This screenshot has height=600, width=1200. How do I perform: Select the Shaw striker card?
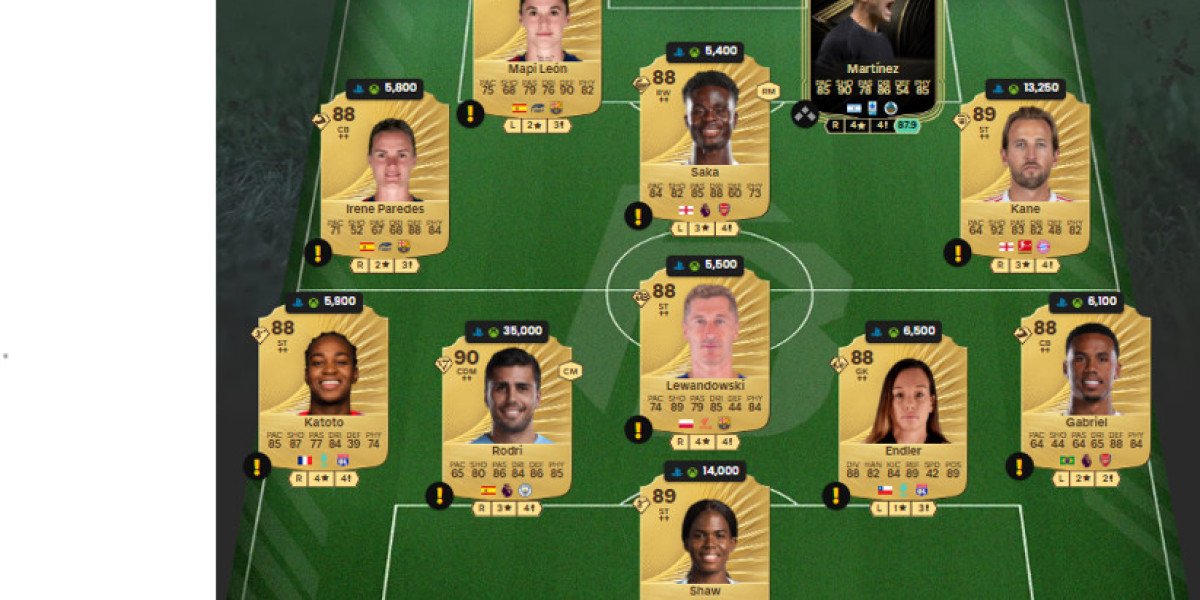coord(705,535)
